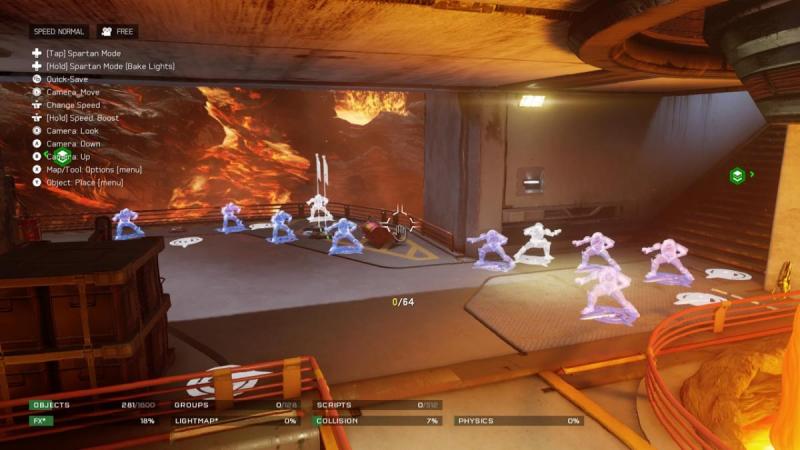
Task: Select the SPEED NORMAL indicator
Action: 59,32
